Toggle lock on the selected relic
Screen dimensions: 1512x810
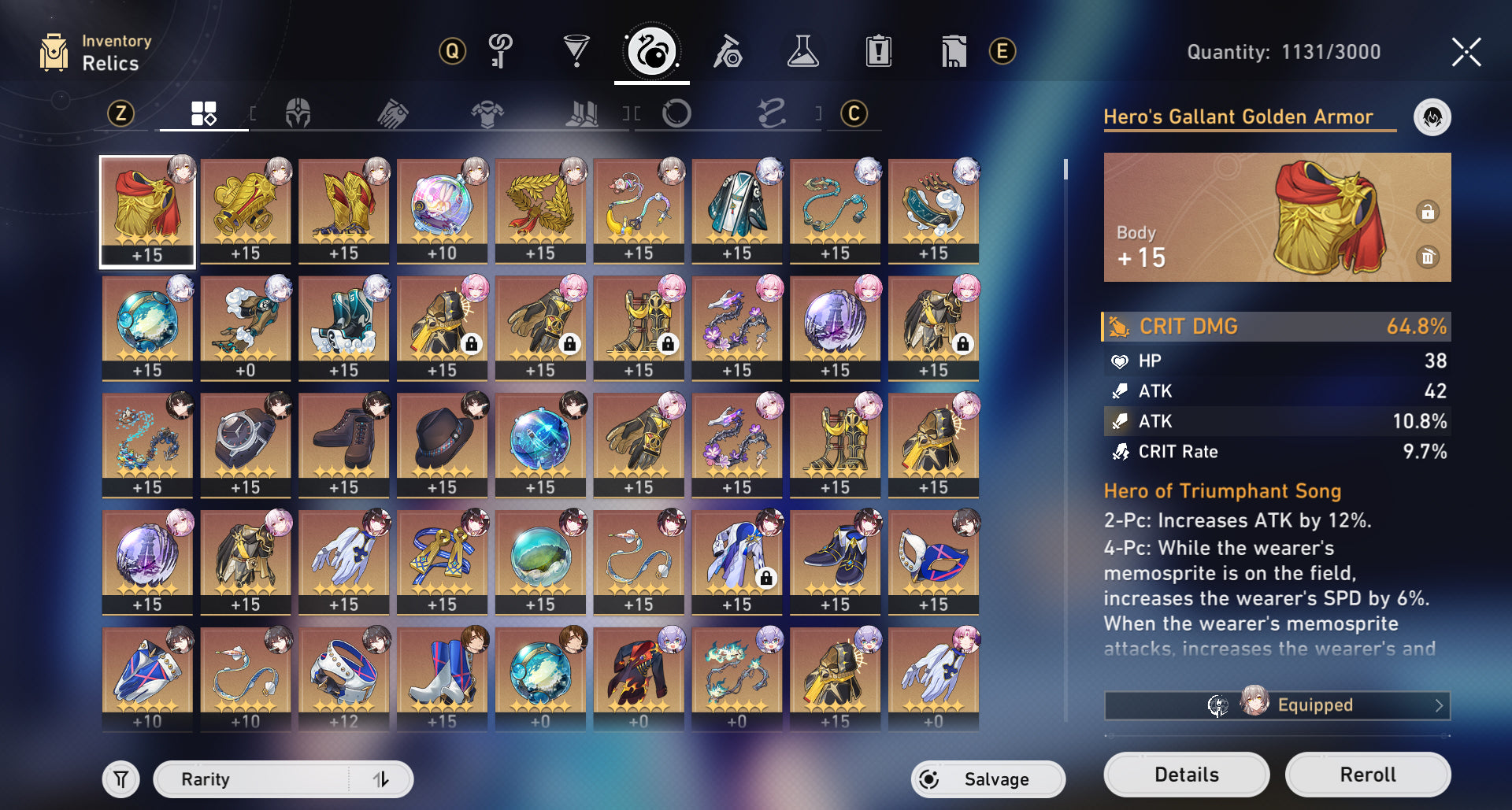[x=1427, y=212]
